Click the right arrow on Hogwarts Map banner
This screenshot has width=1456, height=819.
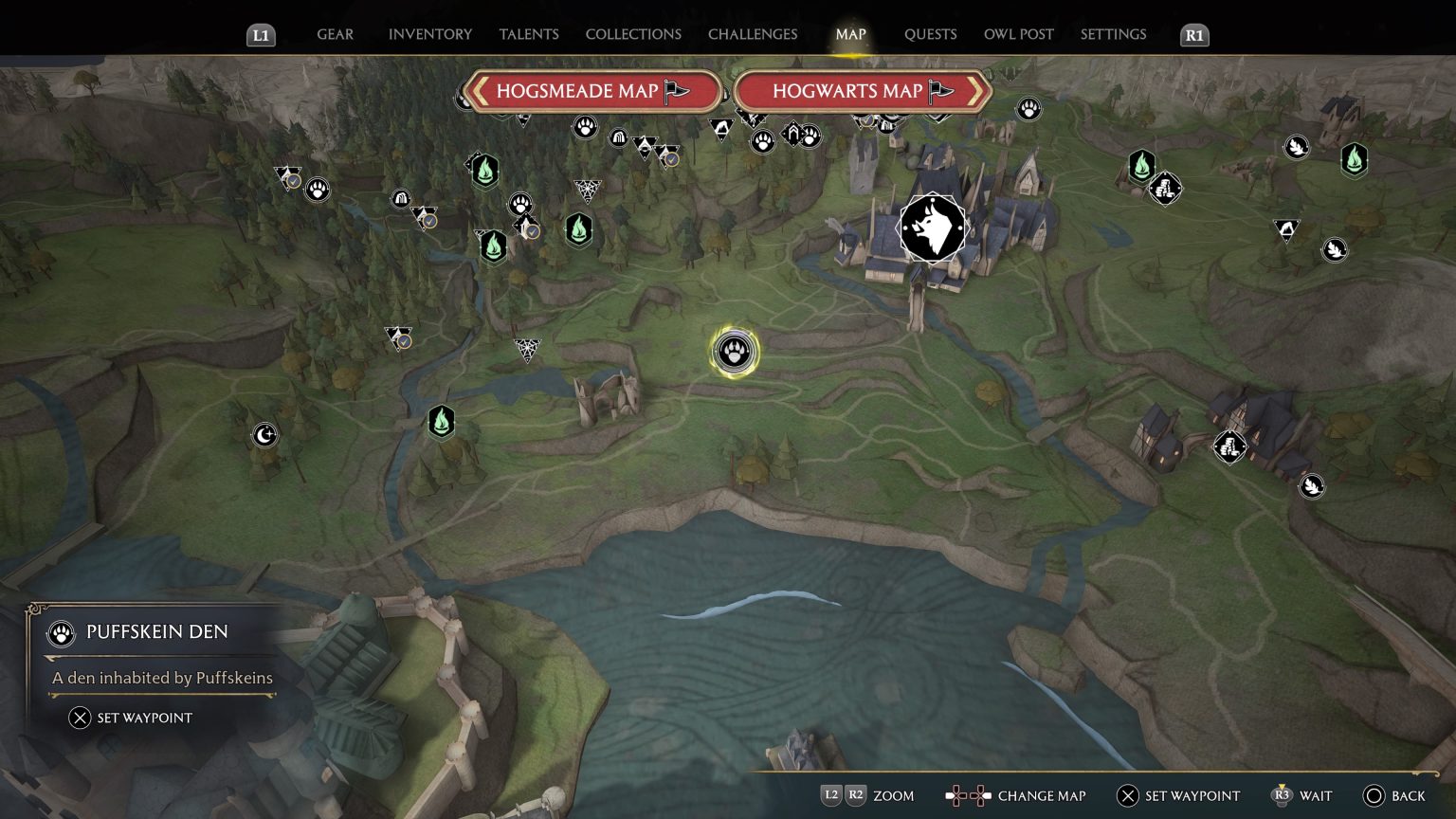(979, 91)
